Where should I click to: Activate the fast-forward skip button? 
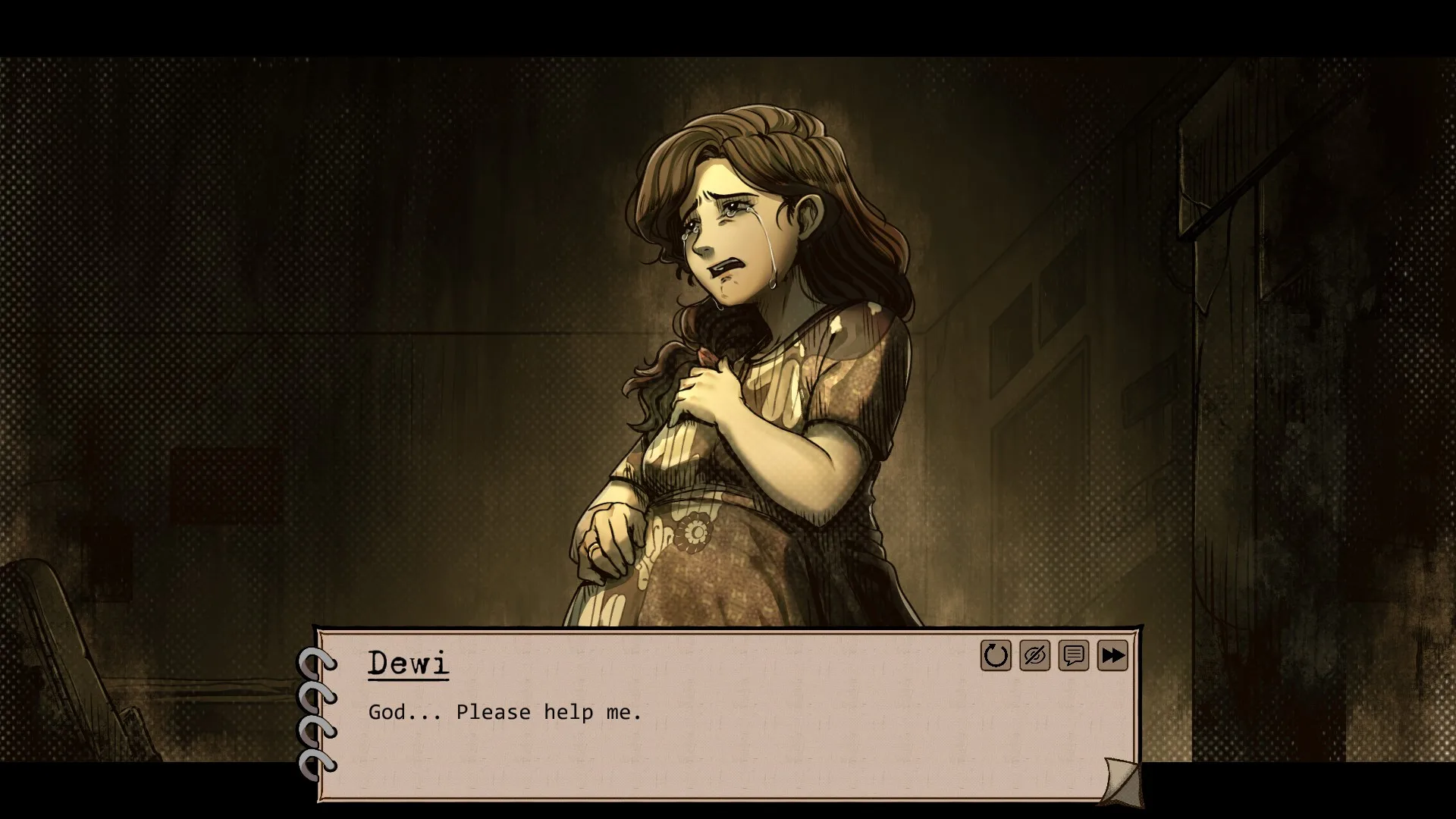click(x=1112, y=656)
